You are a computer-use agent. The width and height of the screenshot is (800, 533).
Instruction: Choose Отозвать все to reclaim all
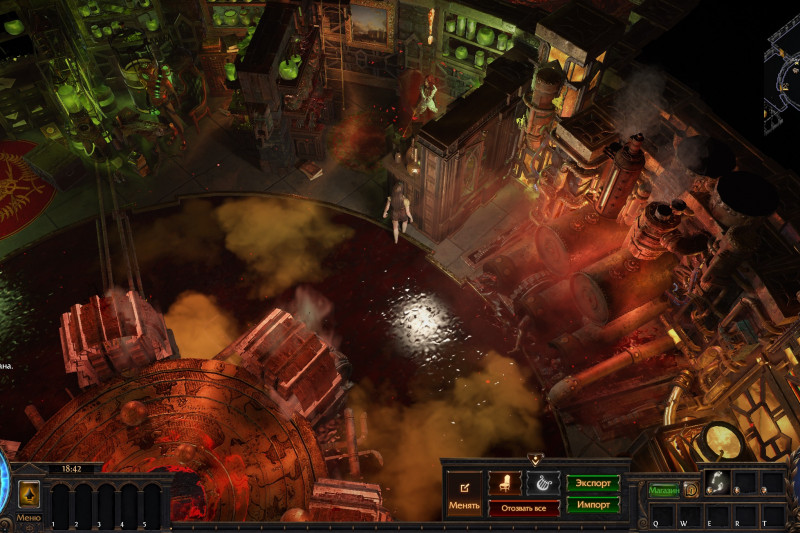click(x=524, y=508)
